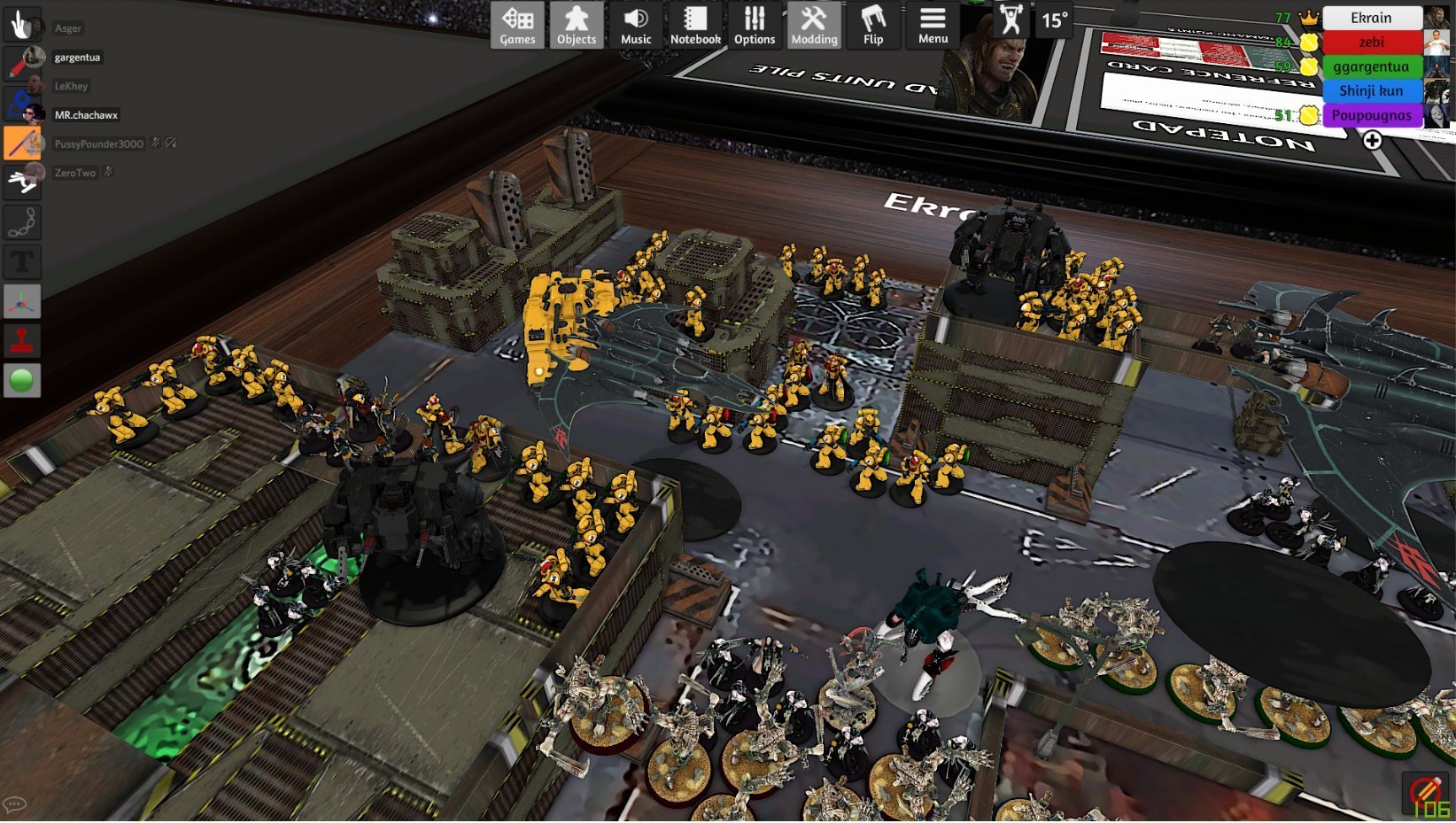
Task: Open the Games menu
Action: point(517,25)
